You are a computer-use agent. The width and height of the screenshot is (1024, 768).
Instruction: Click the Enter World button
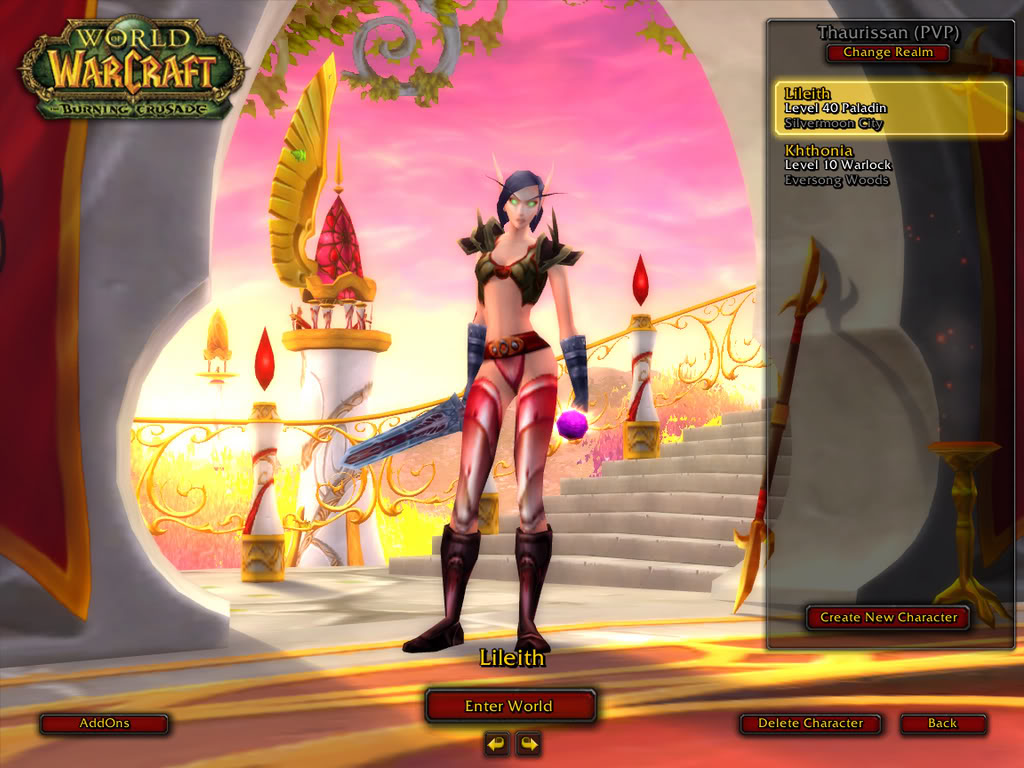click(510, 706)
